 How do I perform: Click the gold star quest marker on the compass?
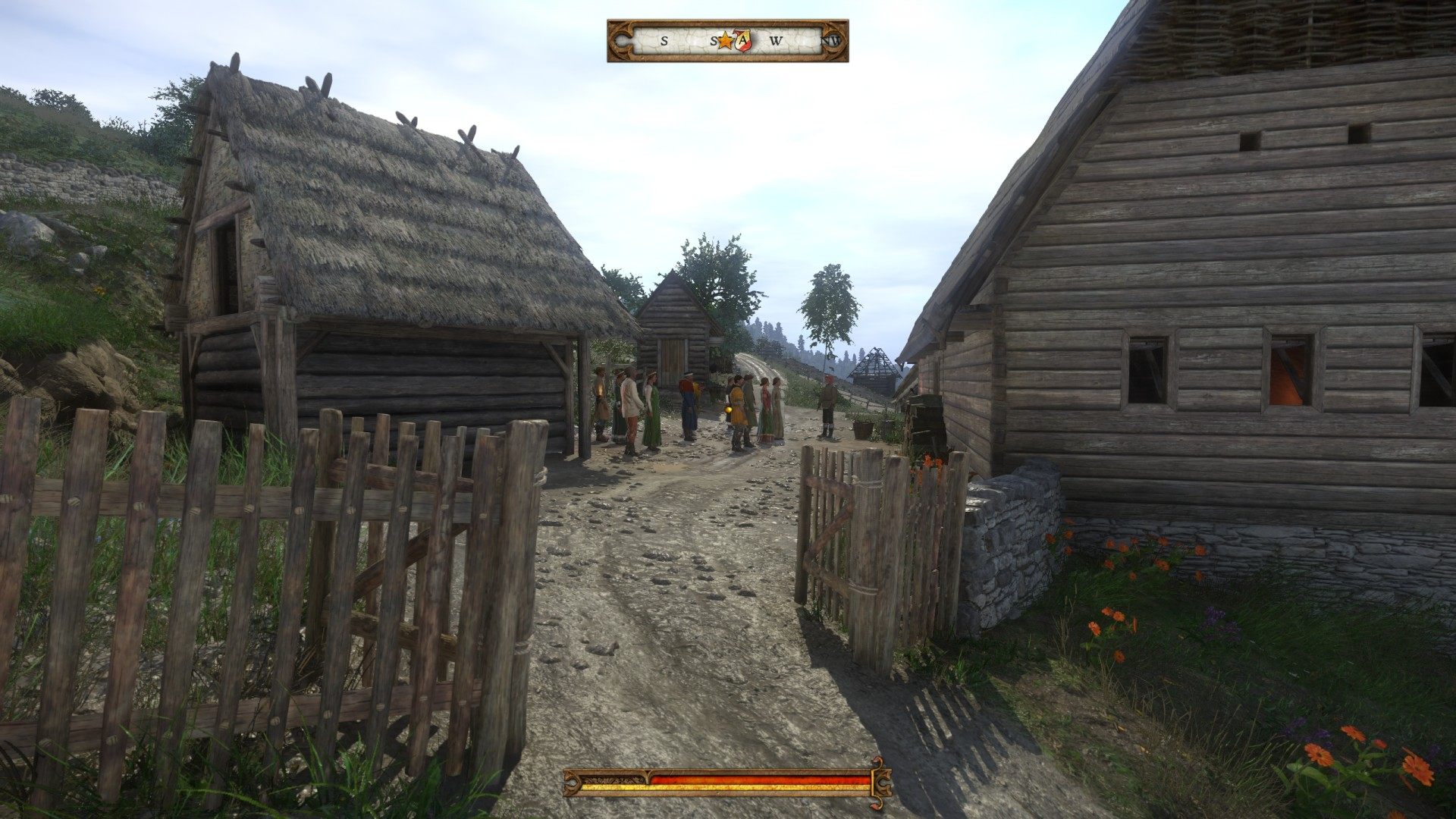[x=726, y=40]
